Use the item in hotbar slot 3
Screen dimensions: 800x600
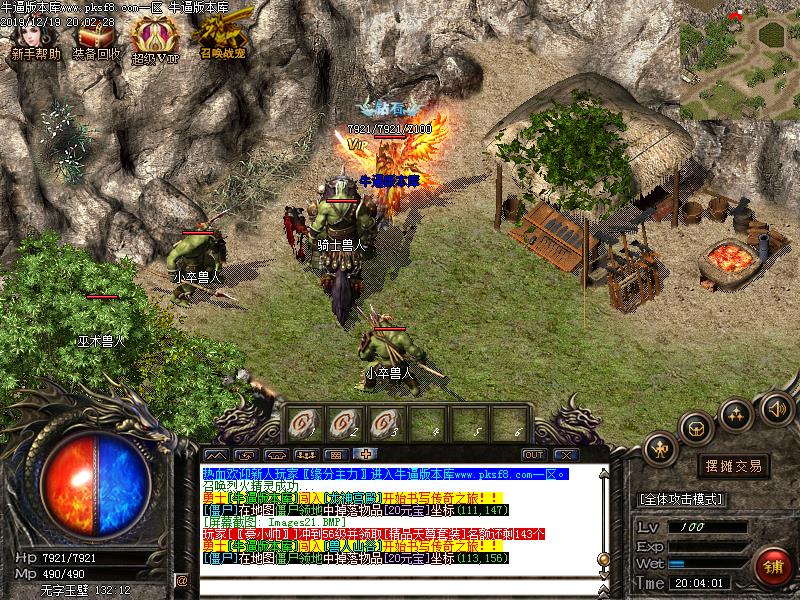tap(388, 422)
